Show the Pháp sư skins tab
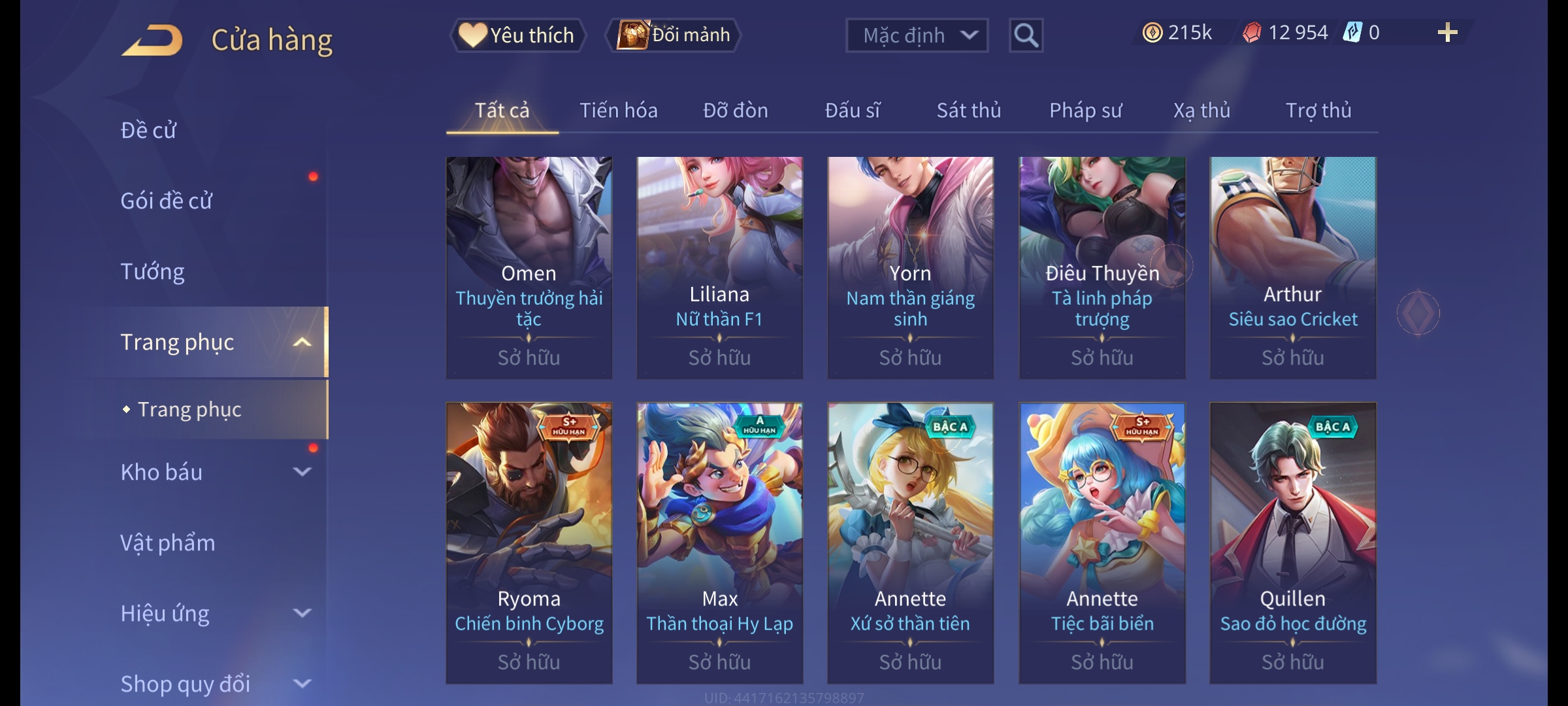 (x=1085, y=110)
